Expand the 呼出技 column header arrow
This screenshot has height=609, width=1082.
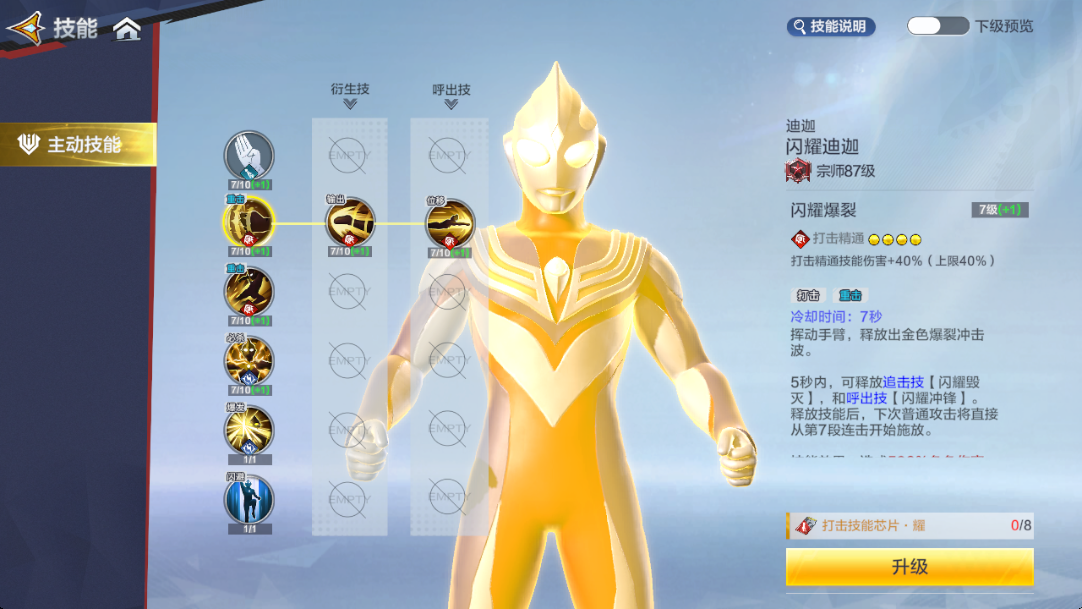450,103
